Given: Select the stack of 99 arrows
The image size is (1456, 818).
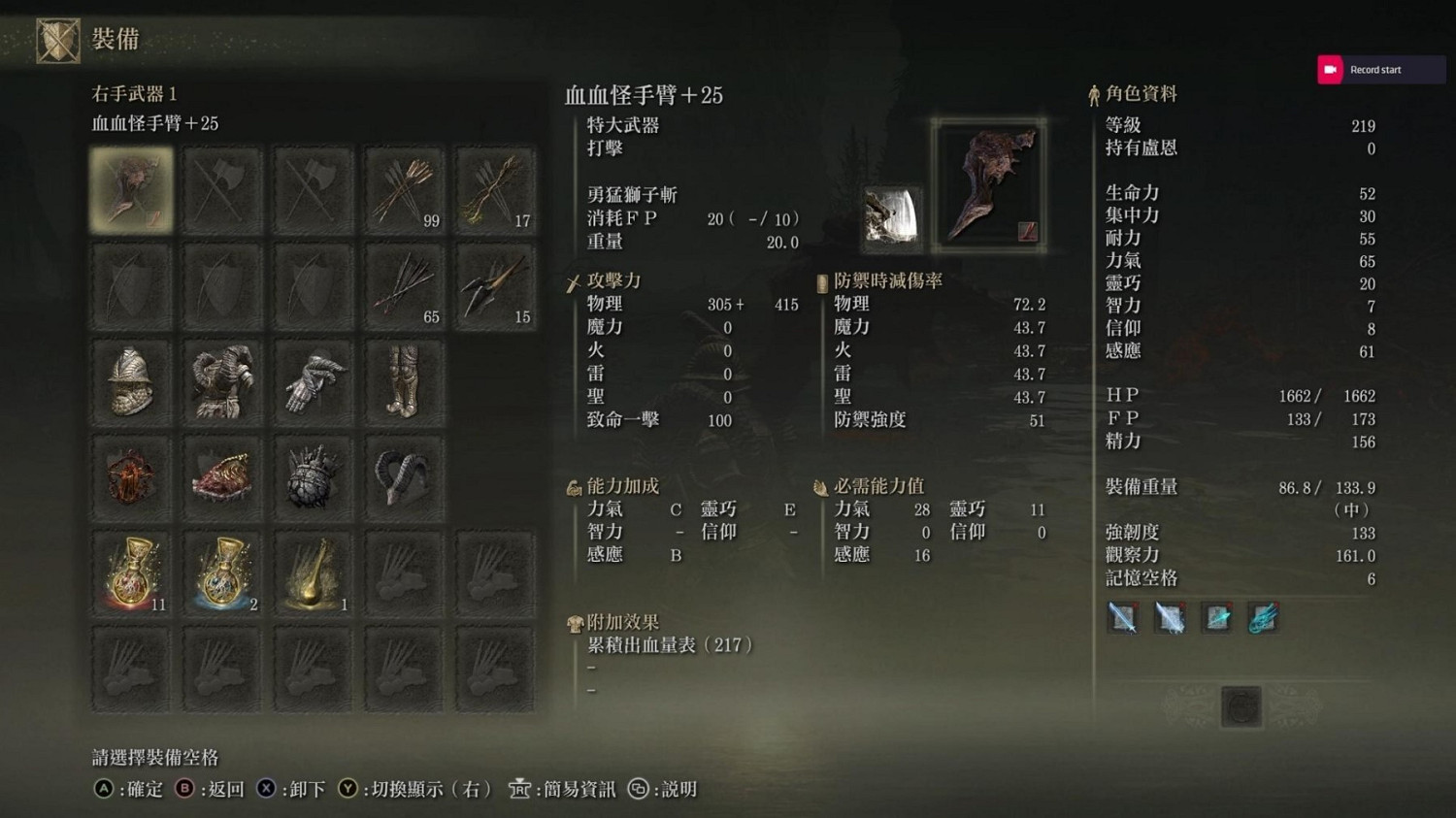Looking at the screenshot, I should click(405, 189).
